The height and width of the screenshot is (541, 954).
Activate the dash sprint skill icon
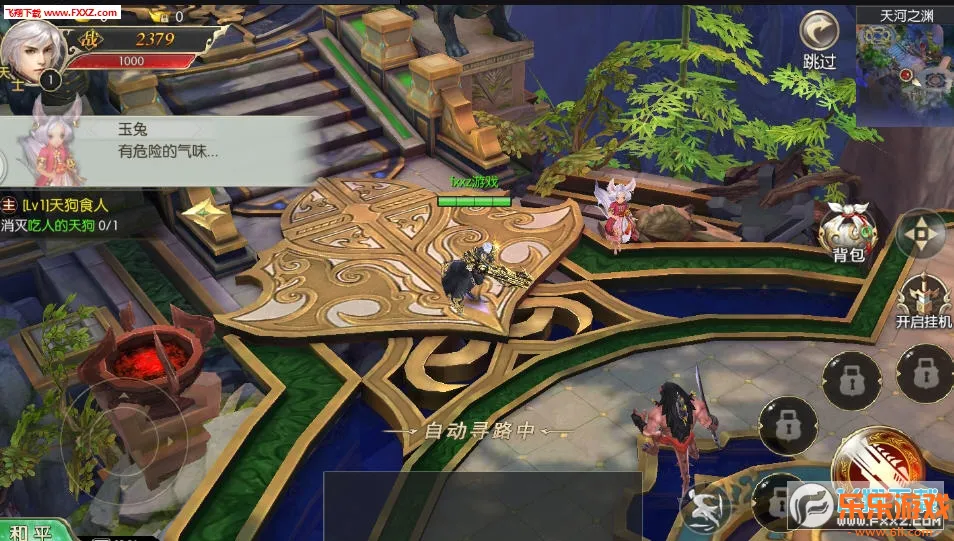[703, 509]
